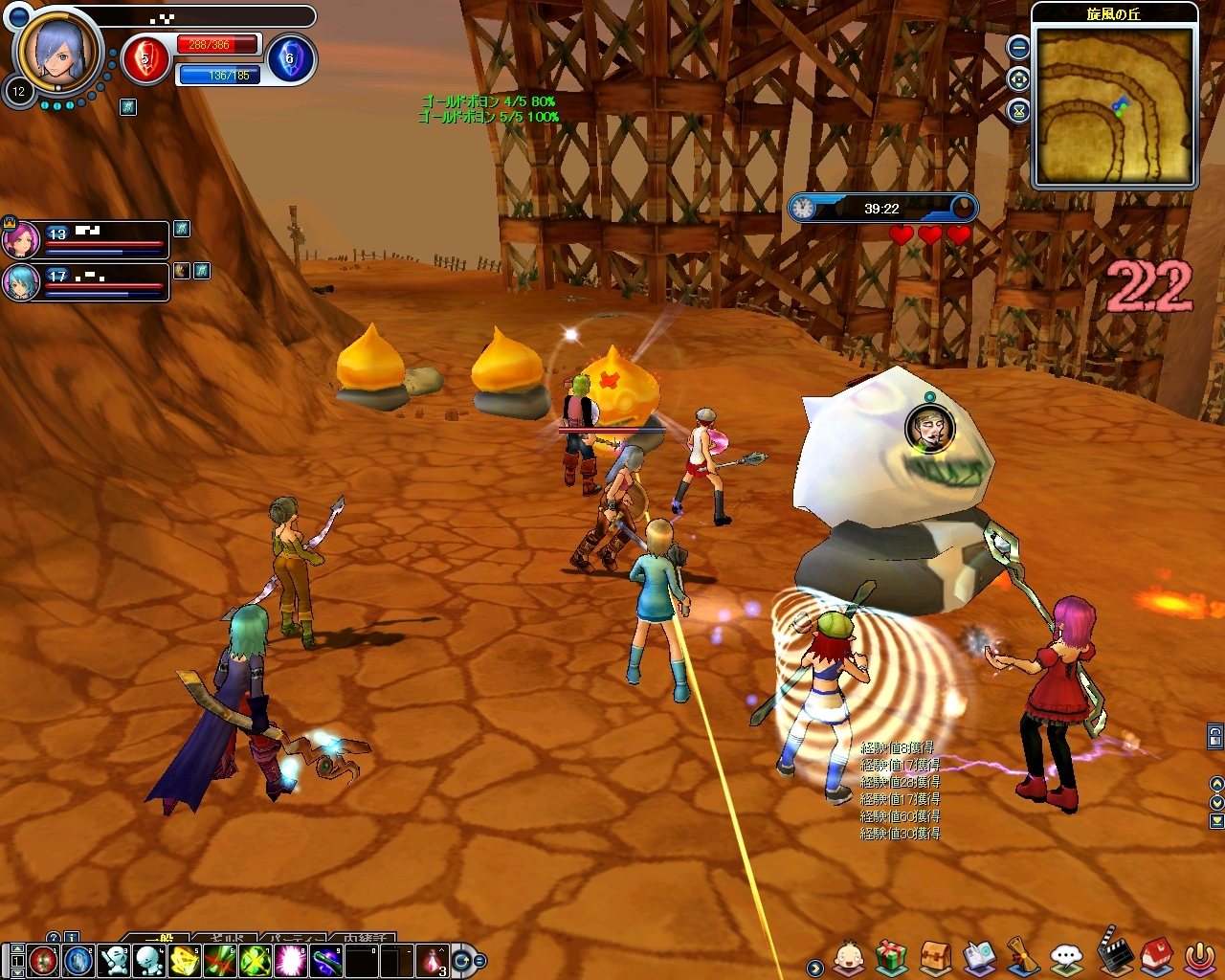Open the green gift box menu
This screenshot has height=980, width=1225.
pos(891,956)
